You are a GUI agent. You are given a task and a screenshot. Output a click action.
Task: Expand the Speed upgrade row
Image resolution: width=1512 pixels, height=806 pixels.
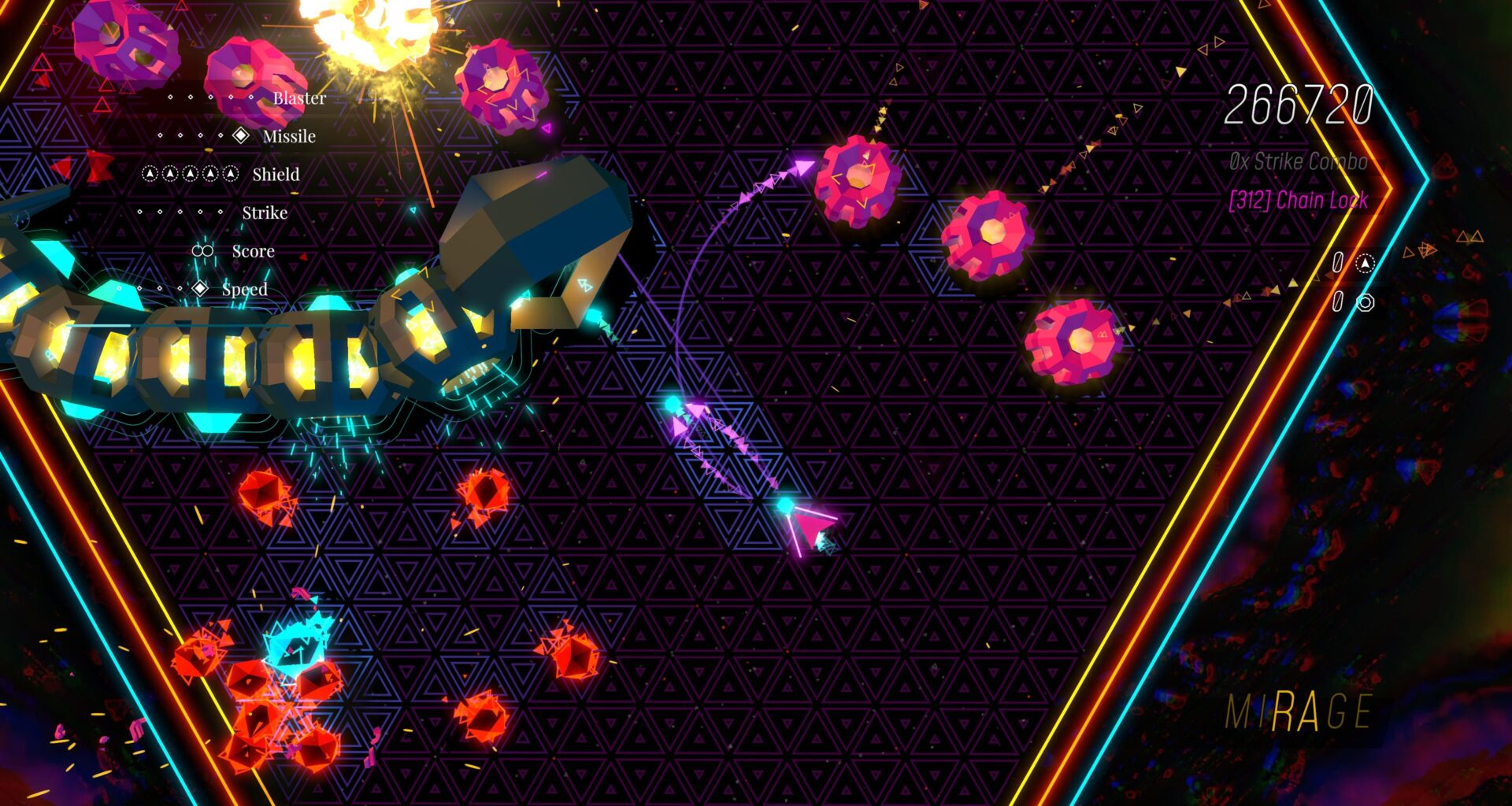(246, 289)
